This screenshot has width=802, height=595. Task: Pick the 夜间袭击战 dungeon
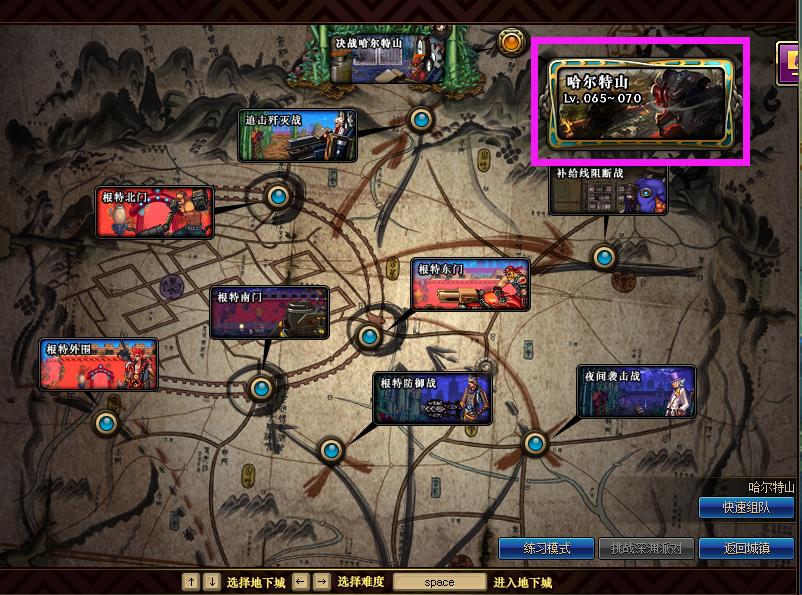click(x=636, y=391)
